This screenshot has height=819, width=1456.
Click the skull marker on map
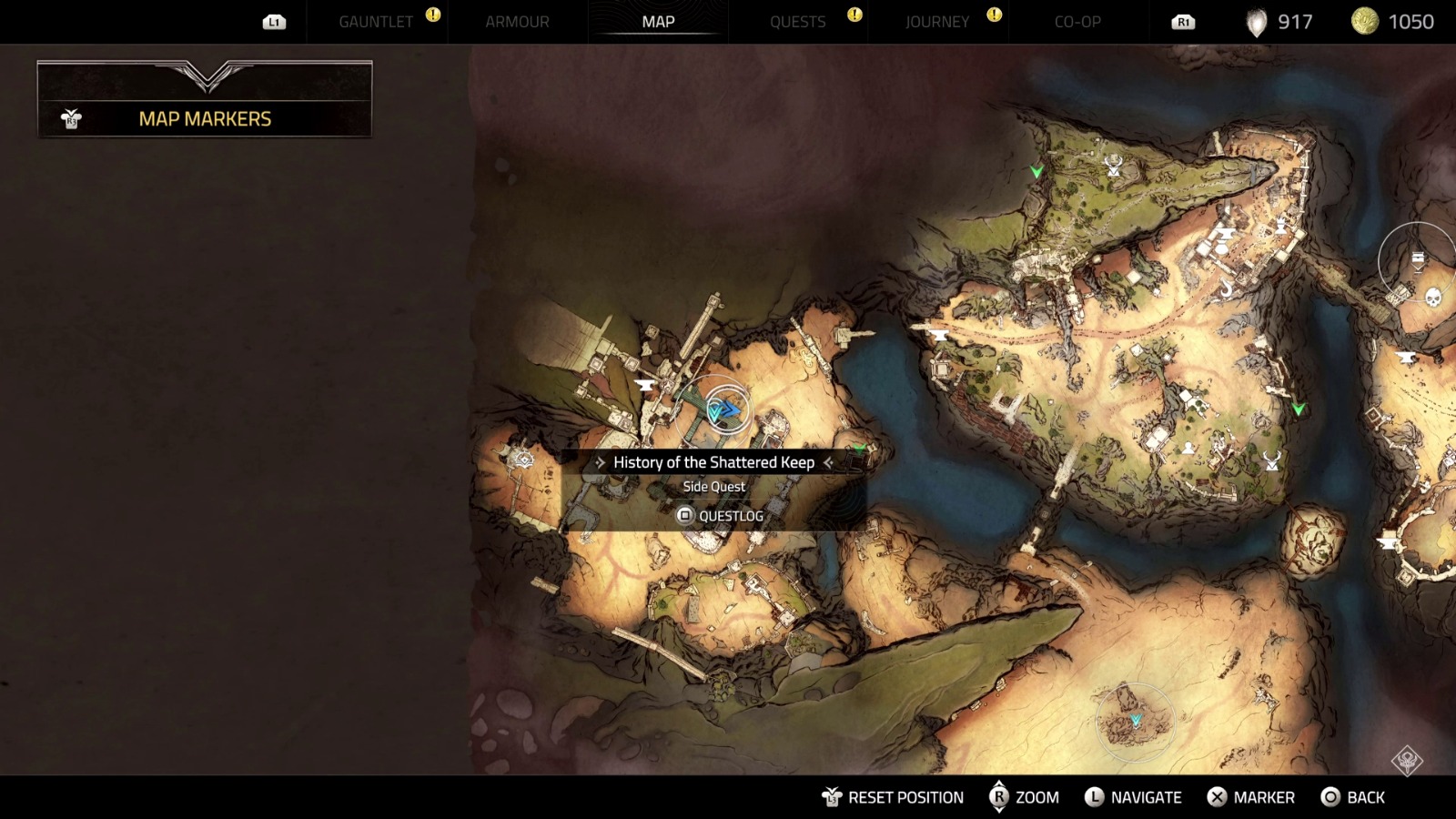tap(1433, 298)
